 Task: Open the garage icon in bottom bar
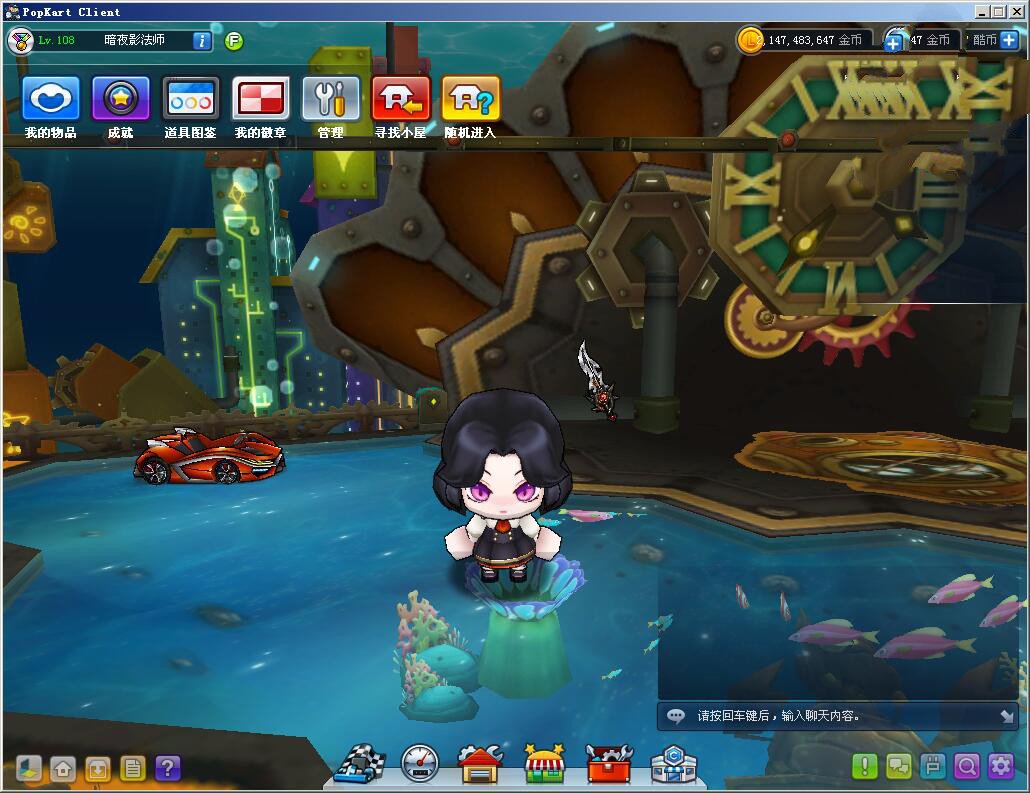click(480, 764)
